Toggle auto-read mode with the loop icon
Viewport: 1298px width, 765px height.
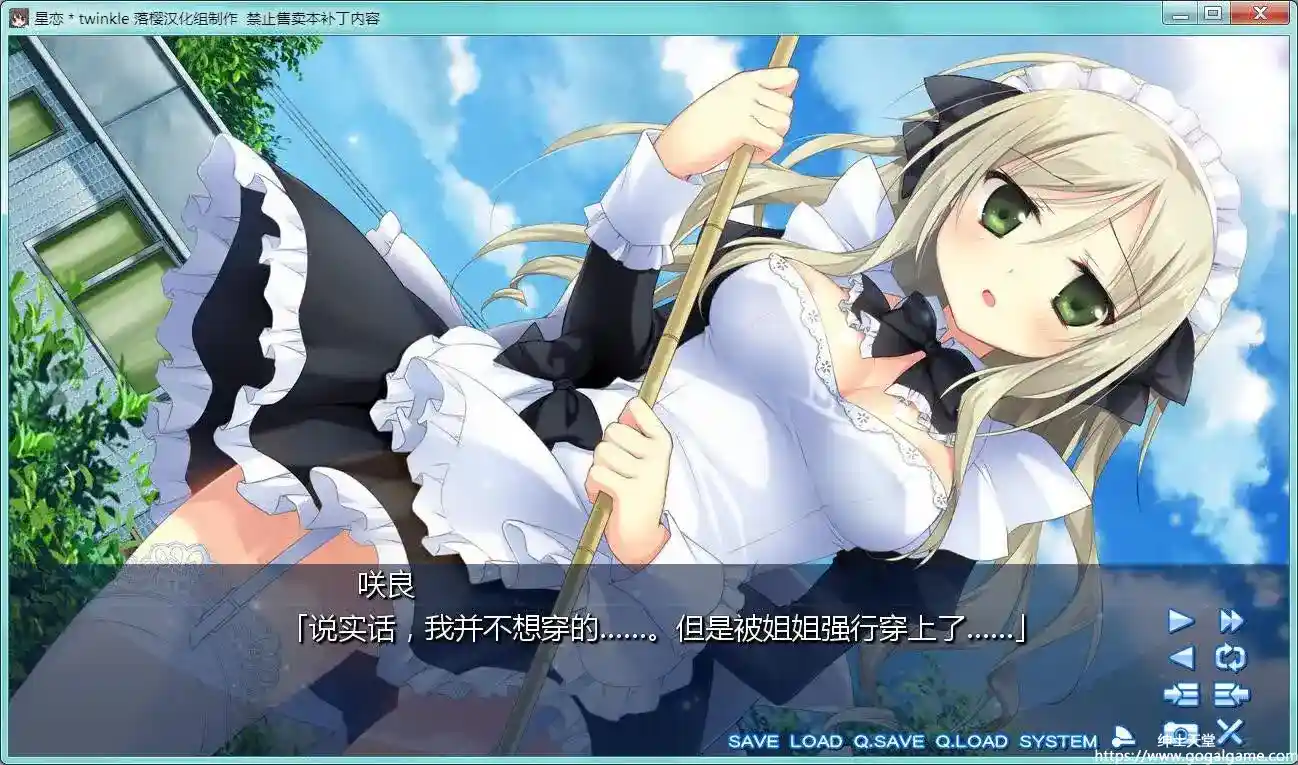click(x=1231, y=657)
